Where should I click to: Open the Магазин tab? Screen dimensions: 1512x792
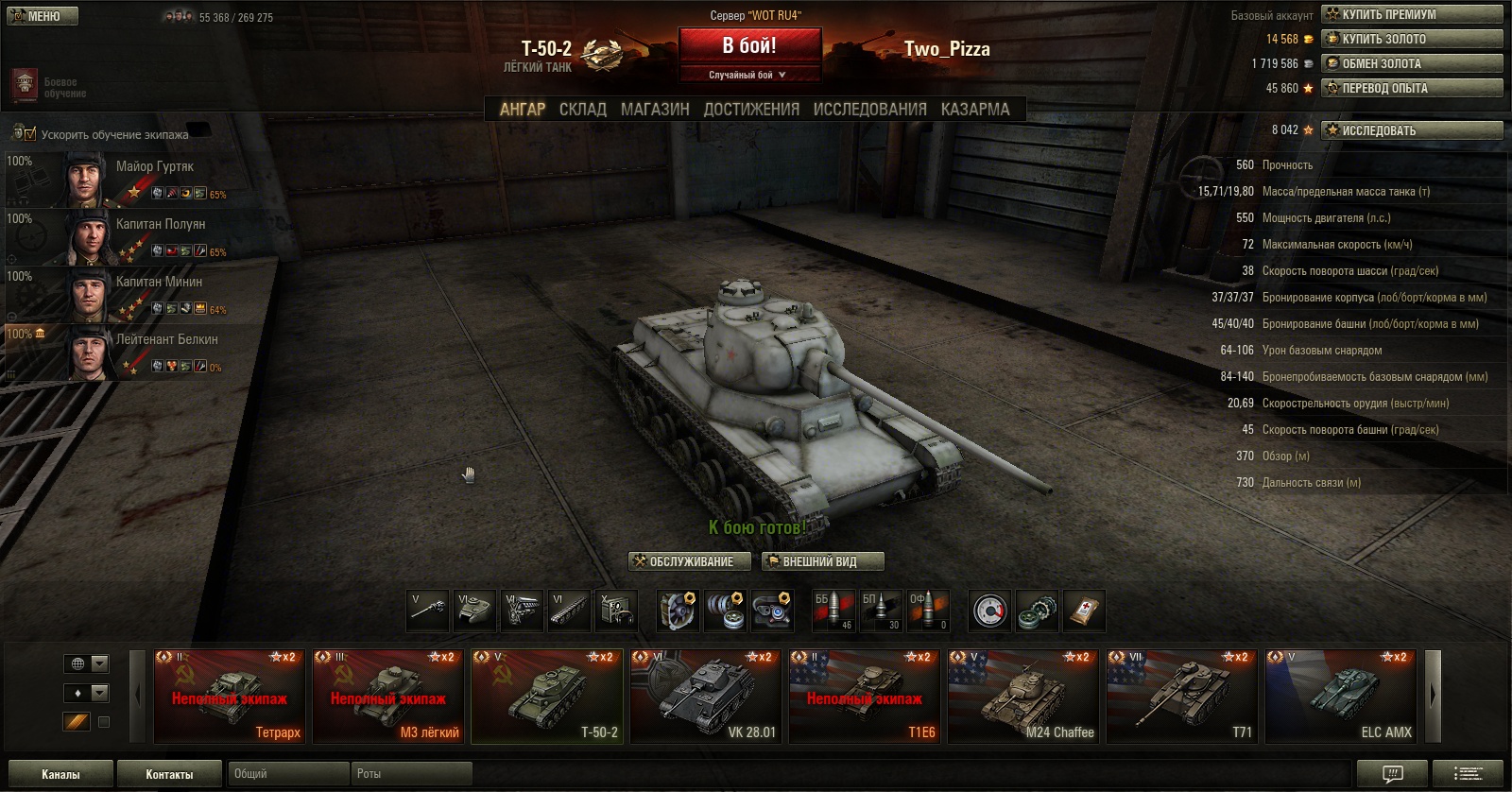point(655,109)
